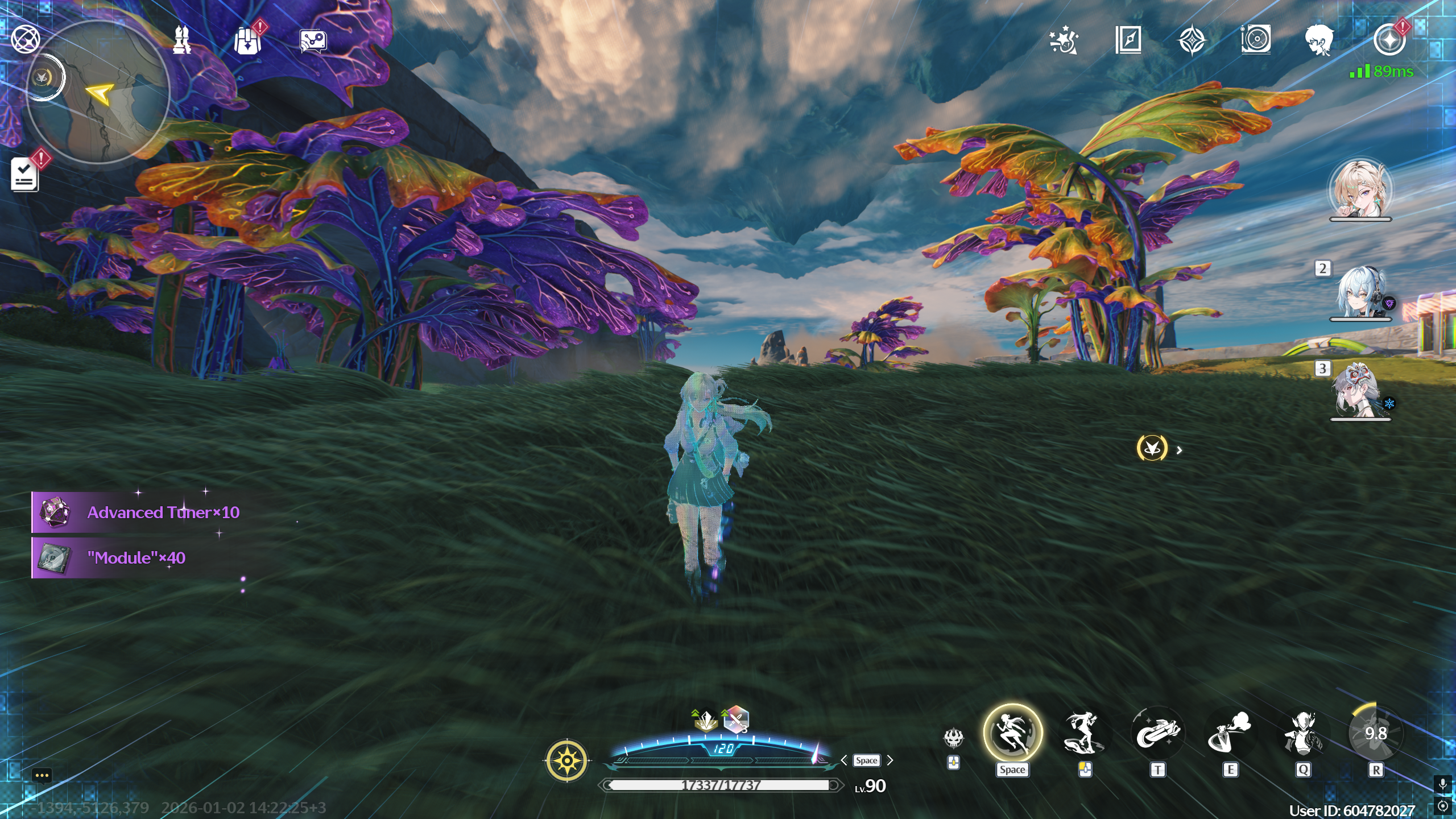The height and width of the screenshot is (819, 1456).
Task: Open the sparkling stars events icon
Action: pyautogui.click(x=1064, y=40)
